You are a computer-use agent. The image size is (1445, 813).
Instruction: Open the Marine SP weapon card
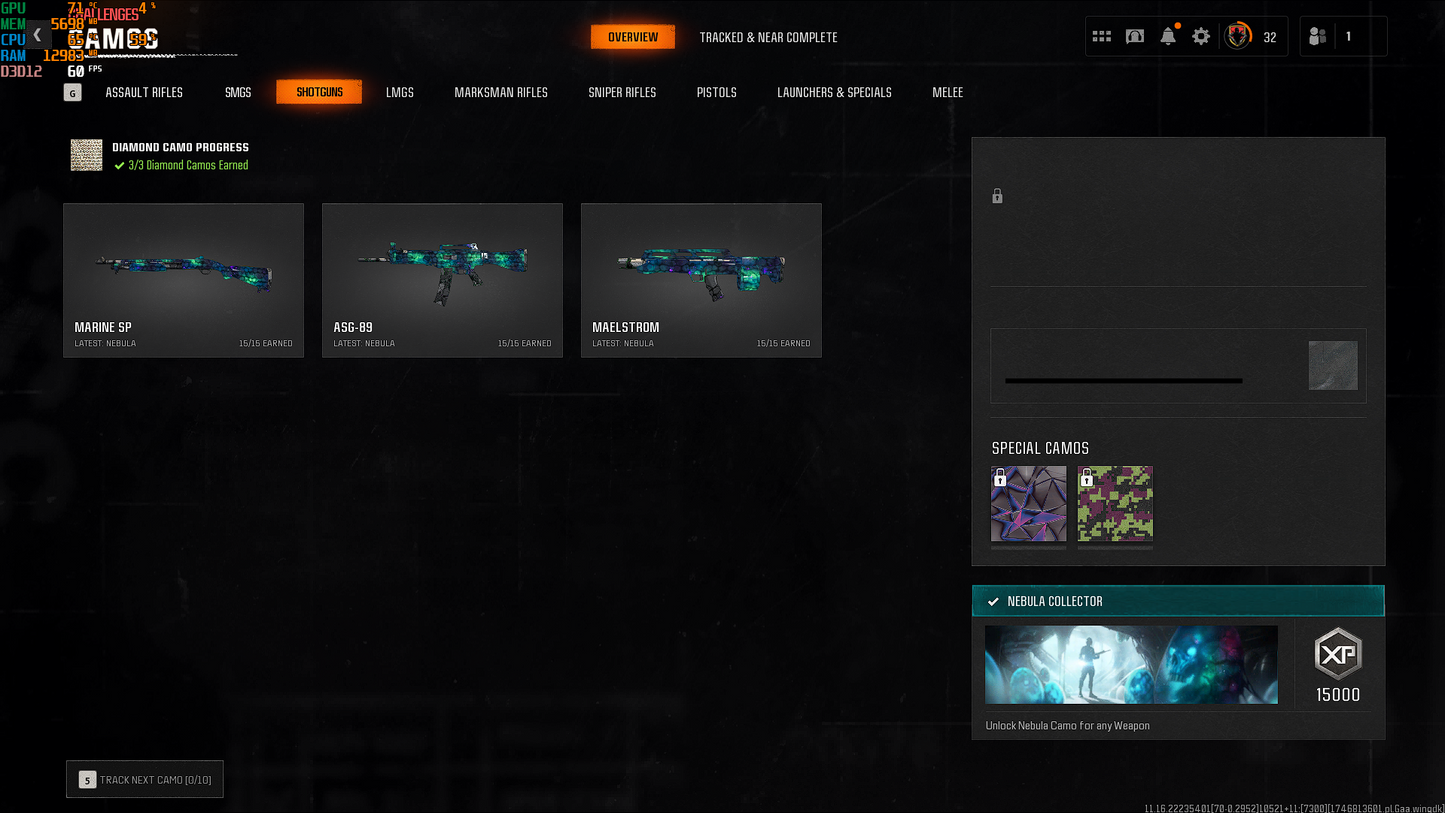pyautogui.click(x=183, y=280)
